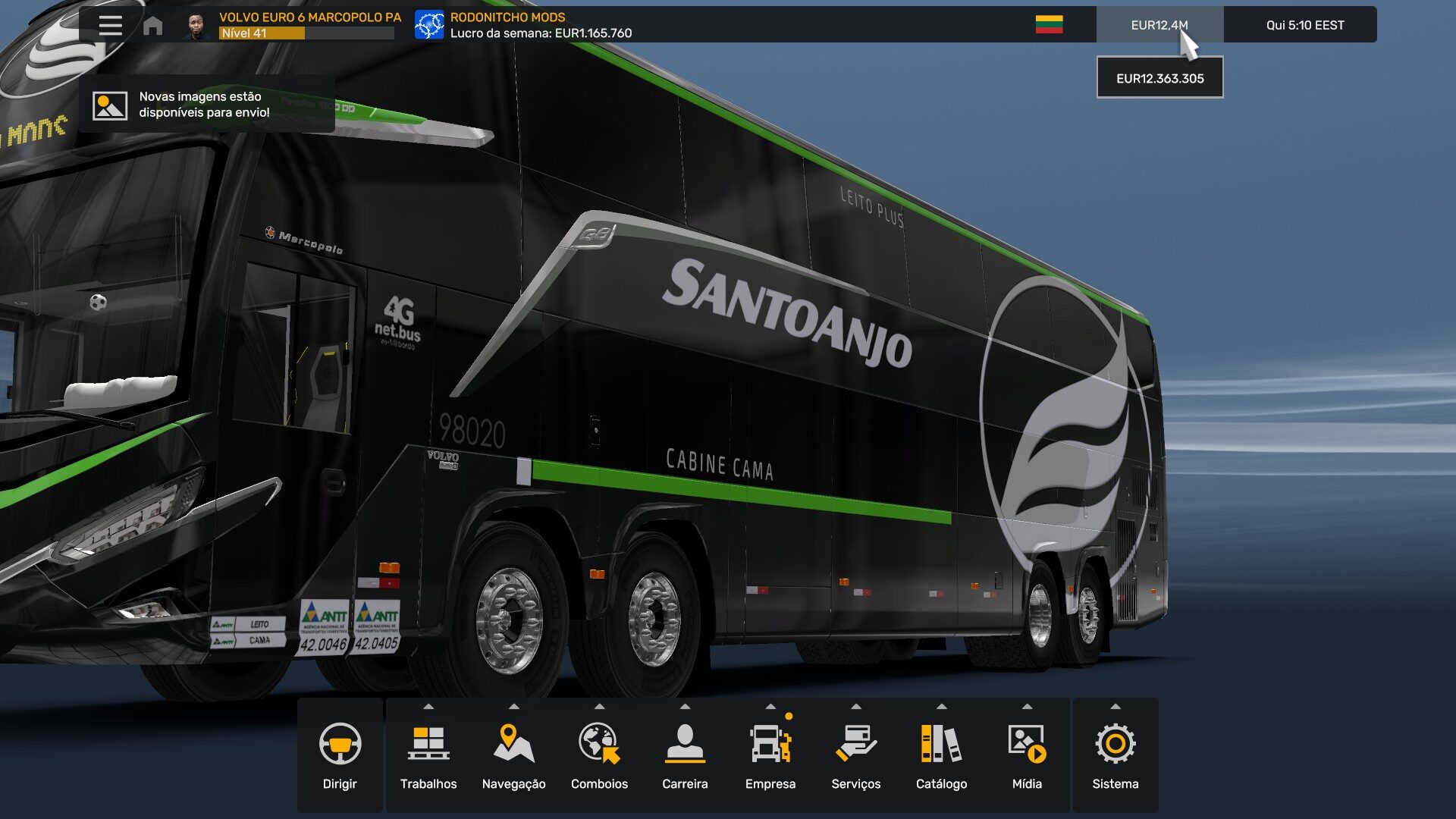This screenshot has width=1456, height=819.
Task: Open the Carreira career menu
Action: (x=685, y=755)
